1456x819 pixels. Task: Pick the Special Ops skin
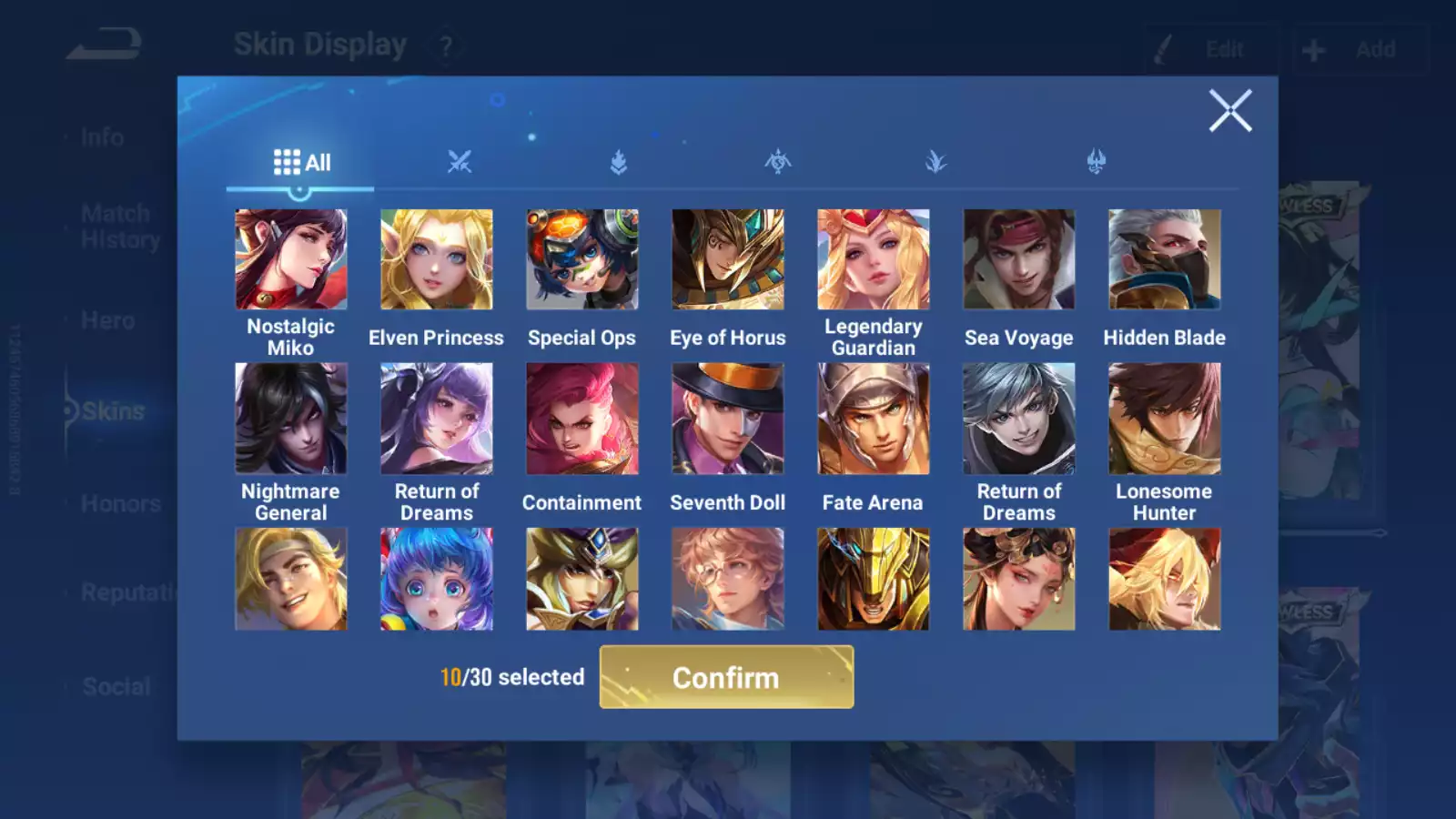click(582, 260)
